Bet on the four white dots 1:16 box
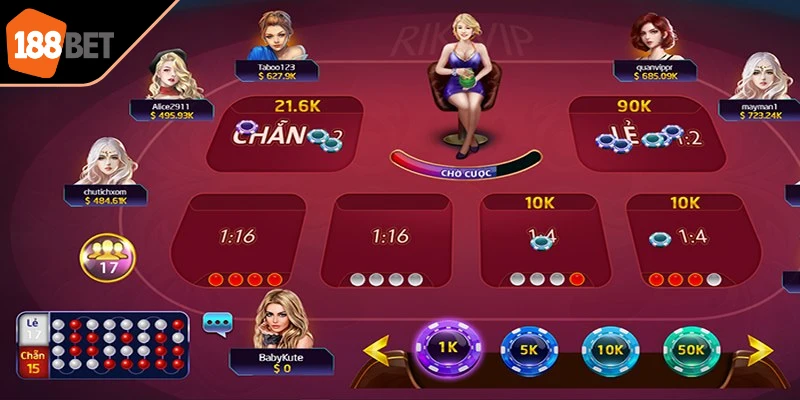The width and height of the screenshot is (800, 400). pos(390,242)
